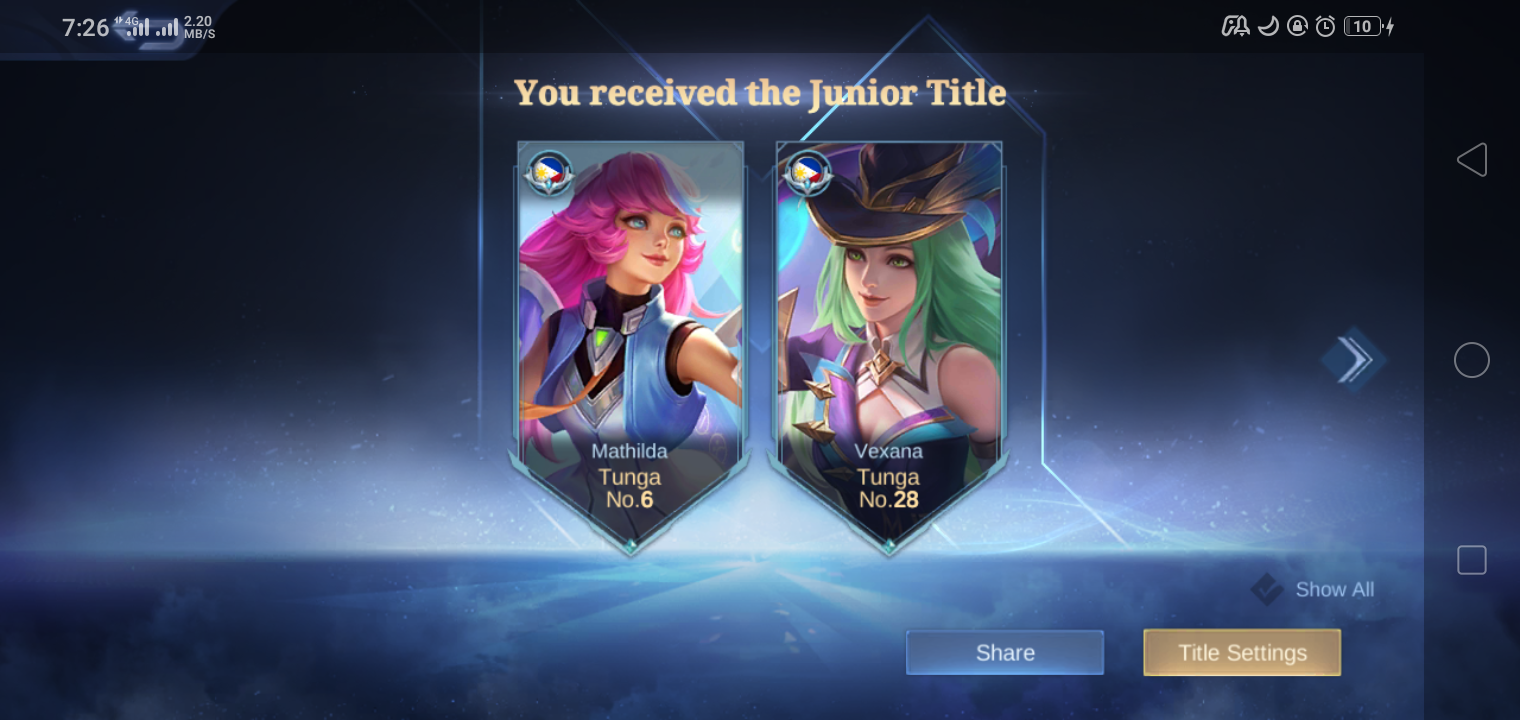The image size is (1520, 720).
Task: Expand more titles using the next-page arrow
Action: tap(1354, 360)
